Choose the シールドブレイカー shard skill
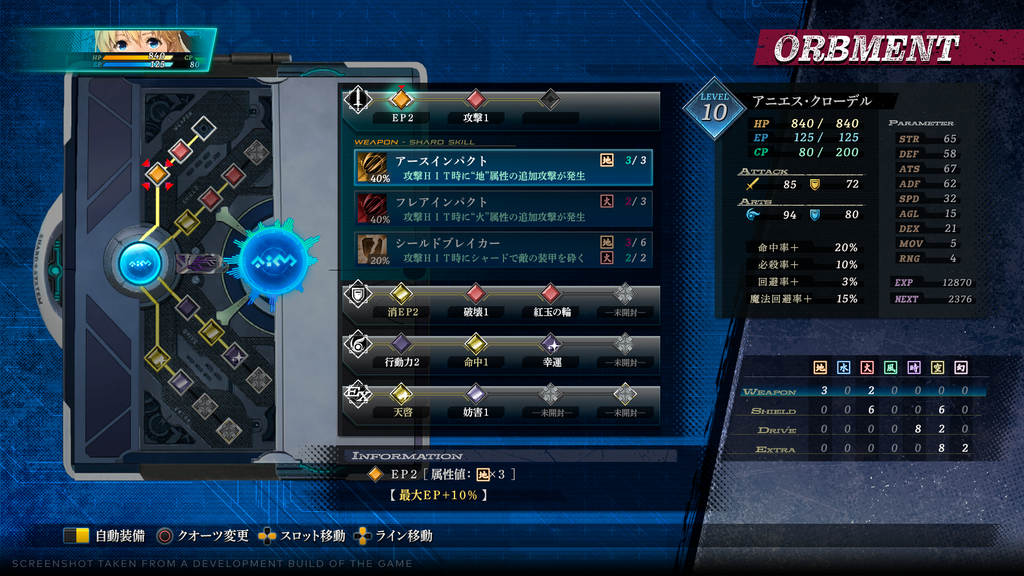Screen dimensions: 1024x576 [x=503, y=249]
